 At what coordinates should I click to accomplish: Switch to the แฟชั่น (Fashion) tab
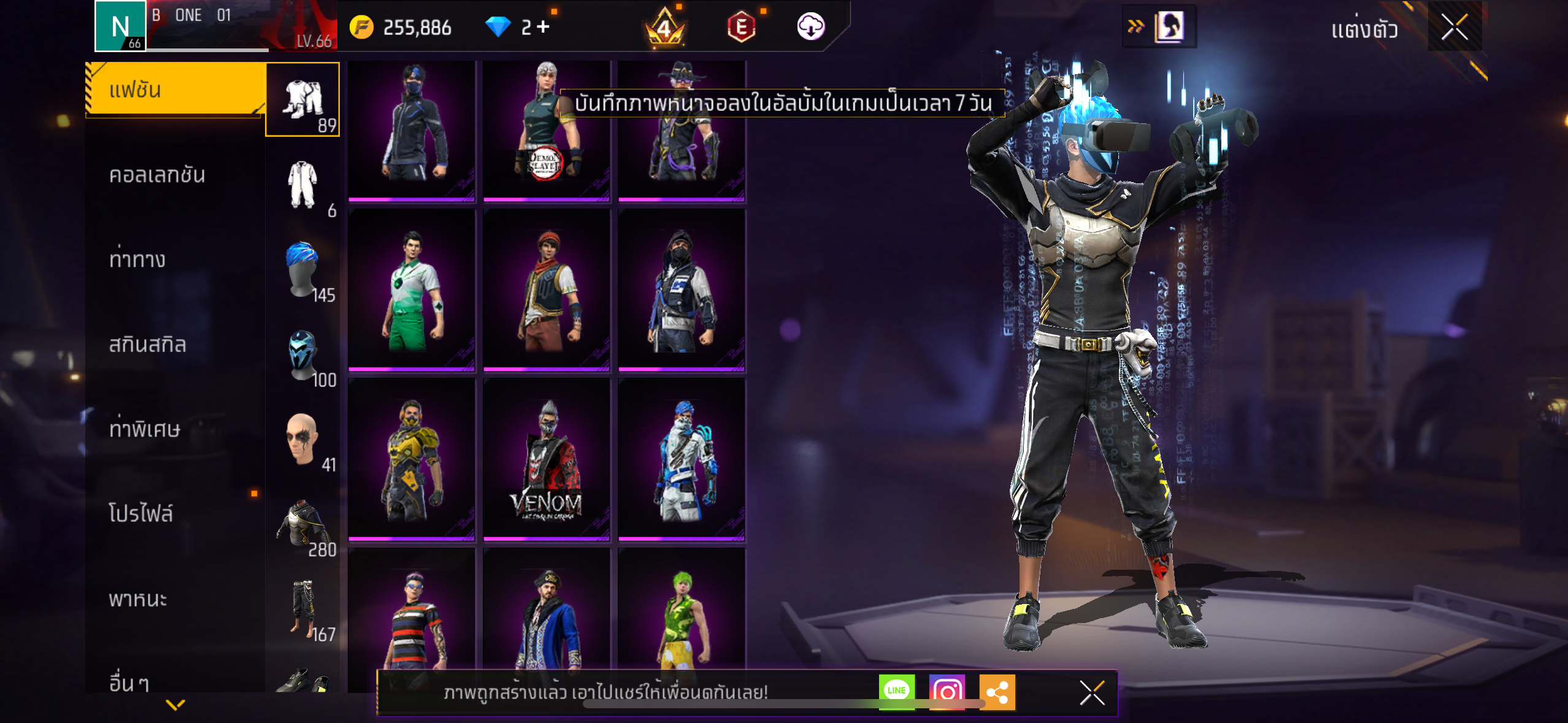coord(175,90)
